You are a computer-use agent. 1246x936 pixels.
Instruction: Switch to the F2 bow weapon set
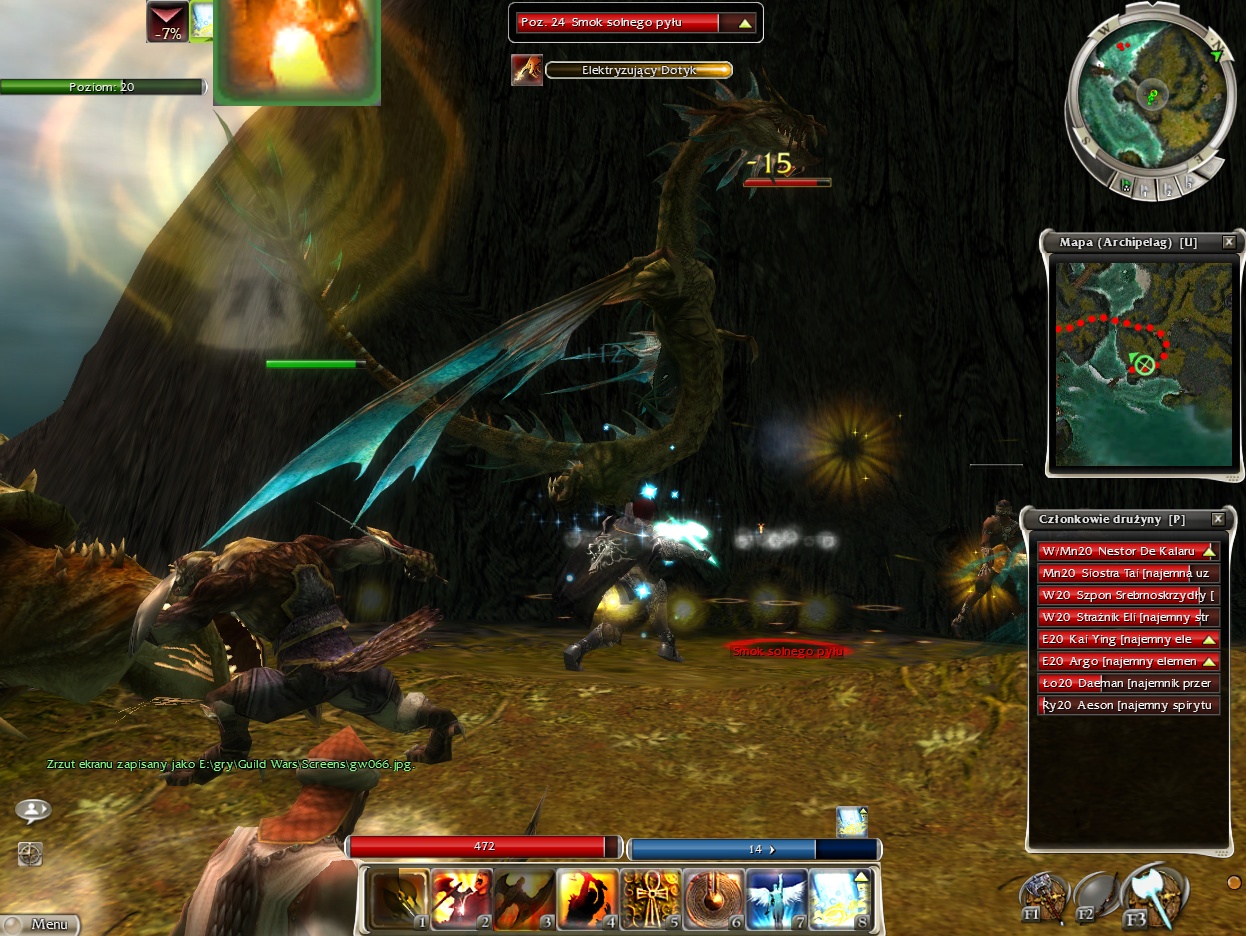[1095, 893]
